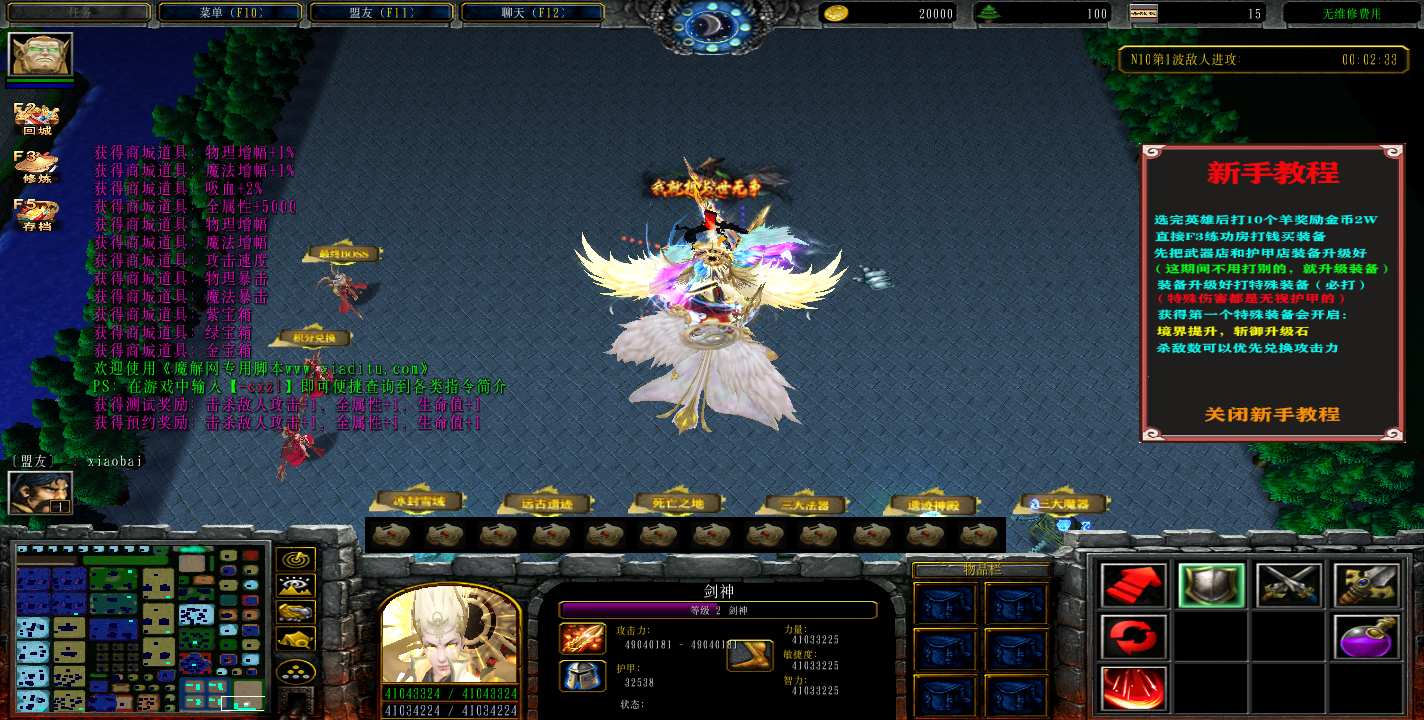Click the 回城 return-to-town button

[x=36, y=120]
